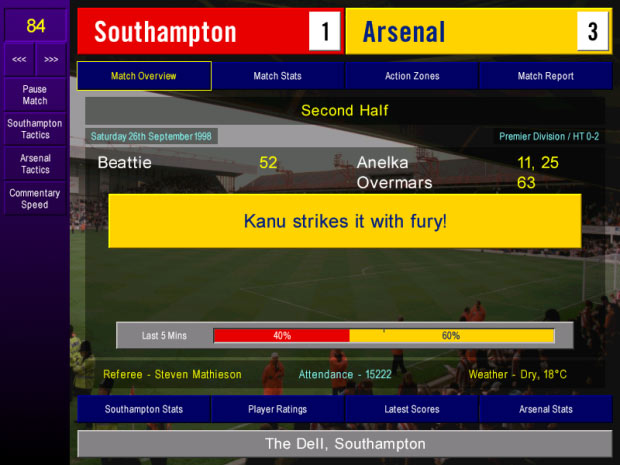Show Southampton Stats
Screen dimensions: 620x465
pyautogui.click(x=144, y=409)
